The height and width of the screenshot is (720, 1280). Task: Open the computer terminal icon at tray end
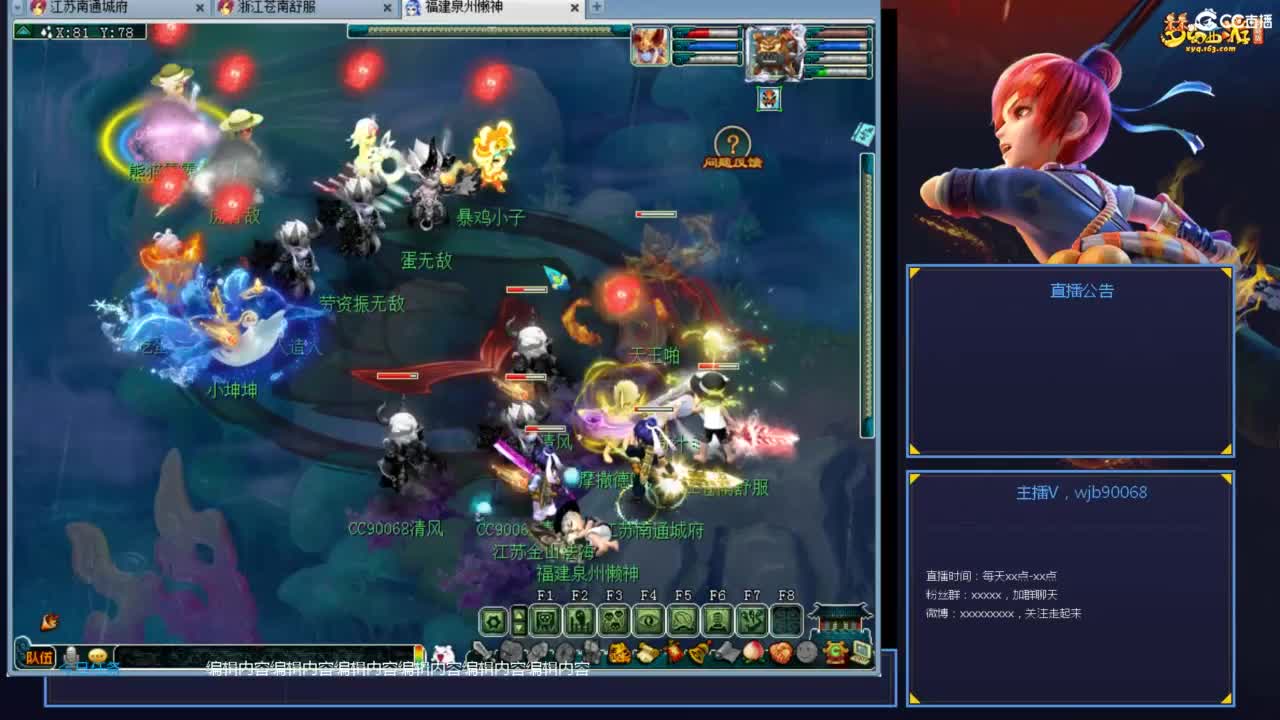point(862,652)
